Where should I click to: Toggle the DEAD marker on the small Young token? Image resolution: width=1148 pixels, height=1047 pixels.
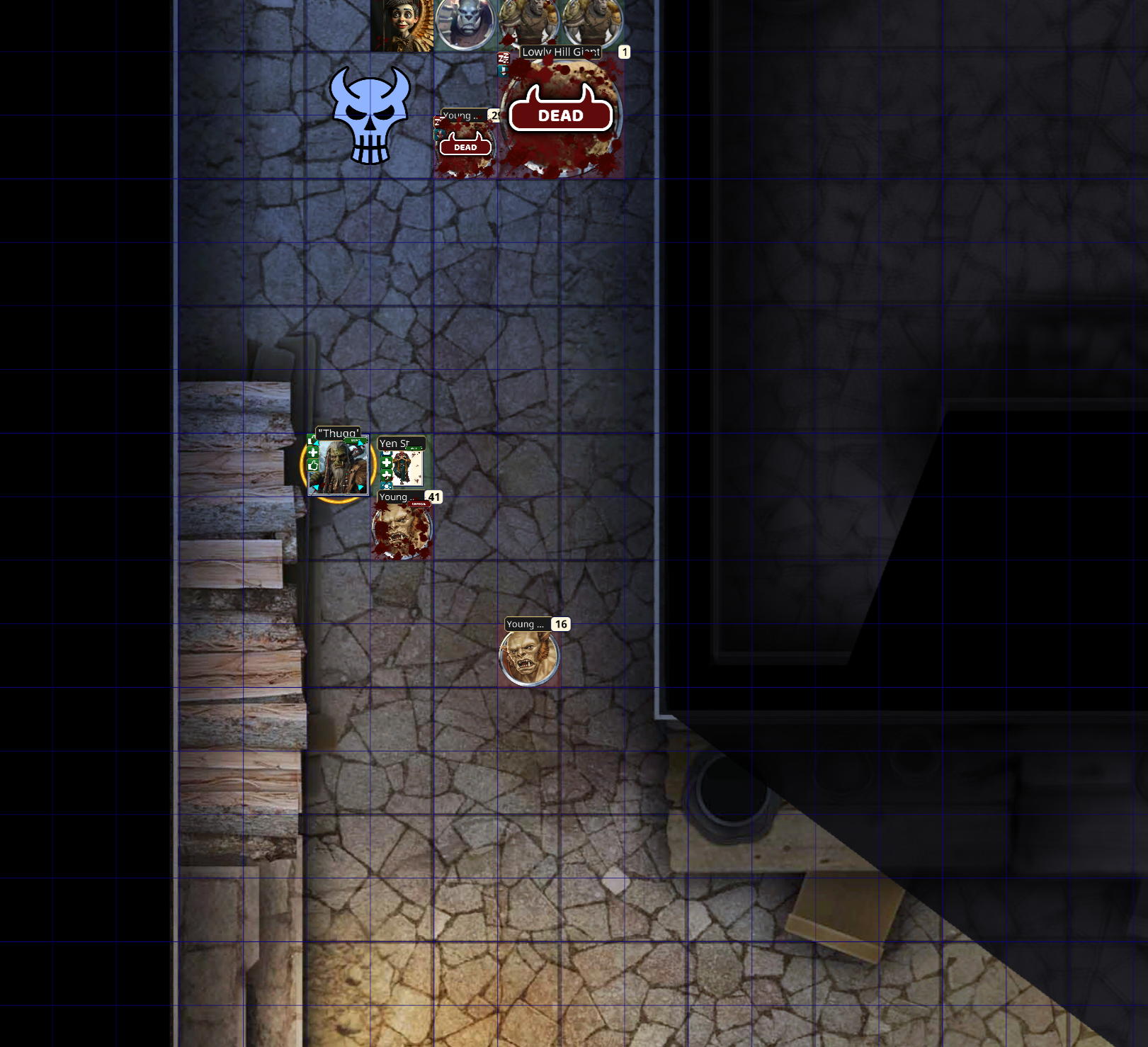[465, 147]
